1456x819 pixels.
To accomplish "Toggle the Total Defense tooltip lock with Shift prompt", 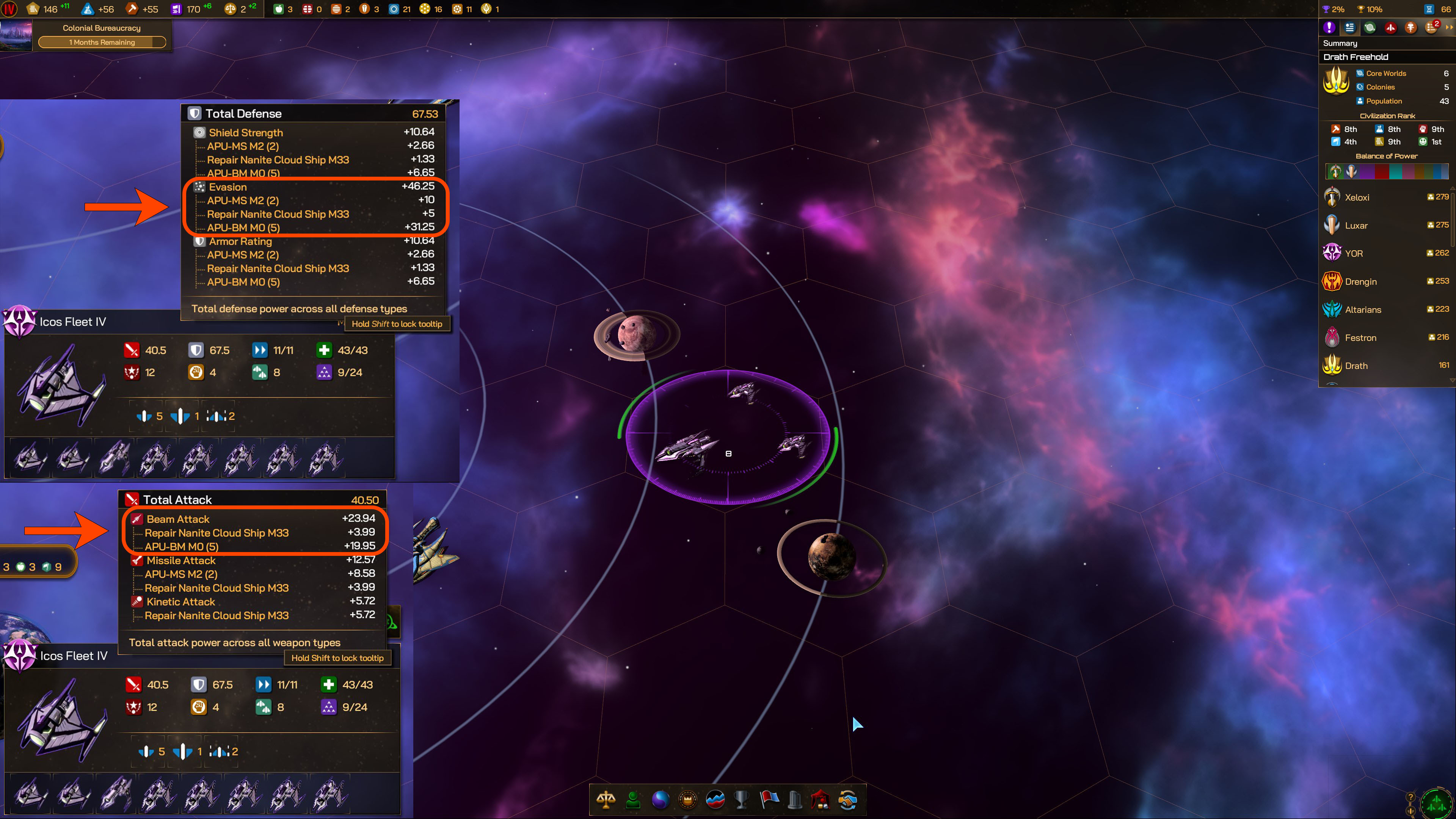I will [397, 323].
